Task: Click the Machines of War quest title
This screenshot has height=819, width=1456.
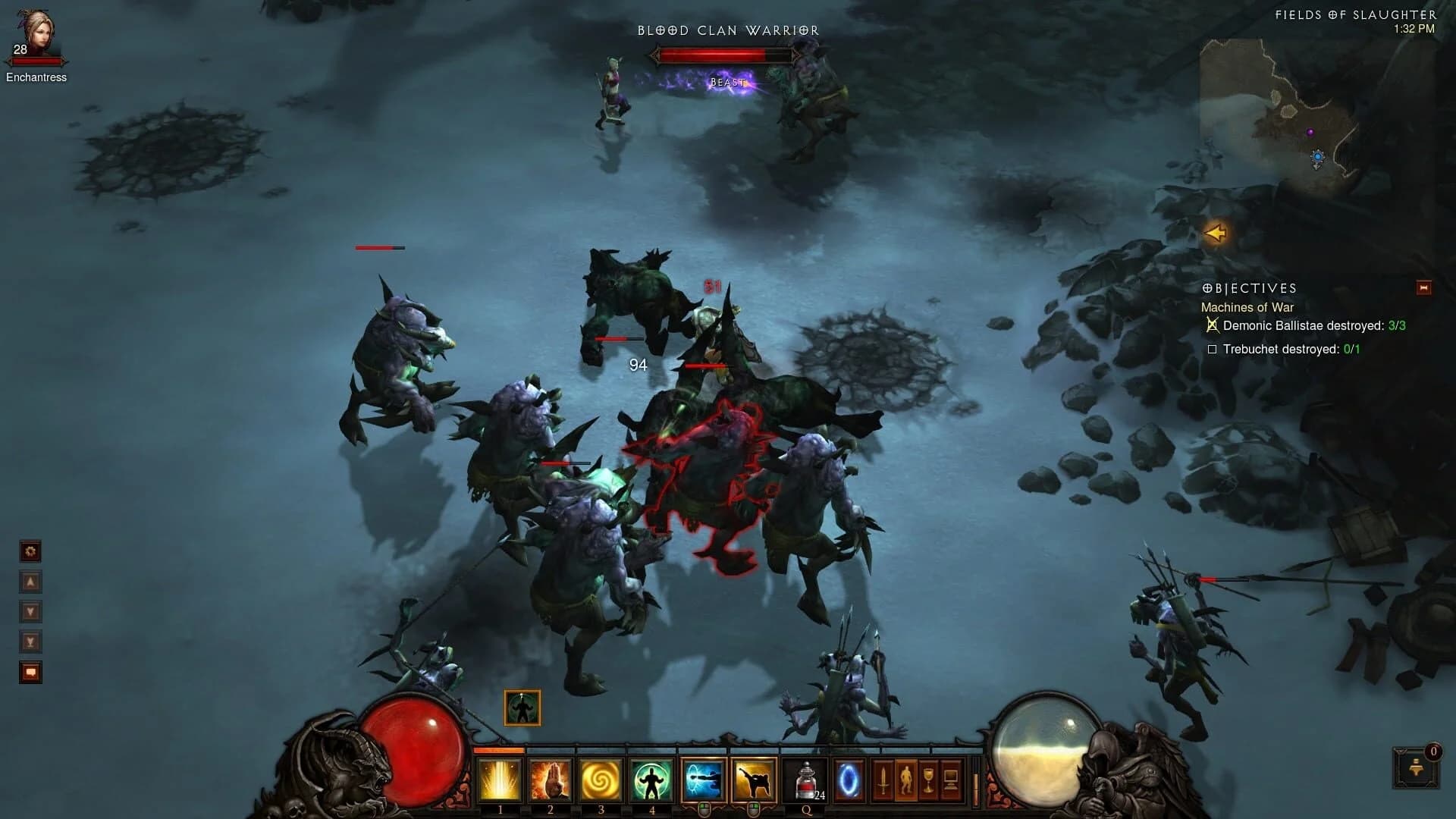Action: [1247, 308]
